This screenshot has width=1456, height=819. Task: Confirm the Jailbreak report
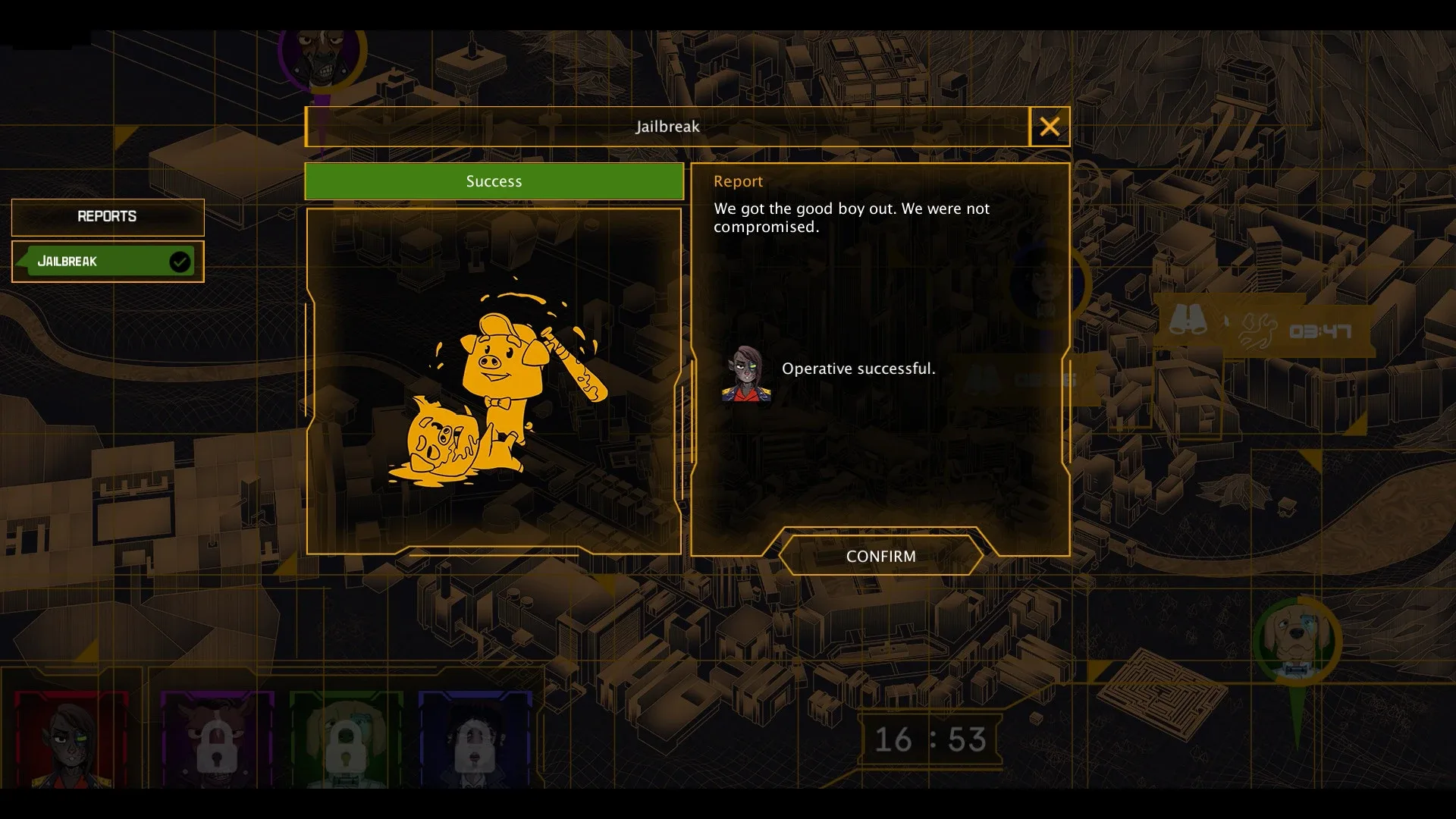point(880,556)
